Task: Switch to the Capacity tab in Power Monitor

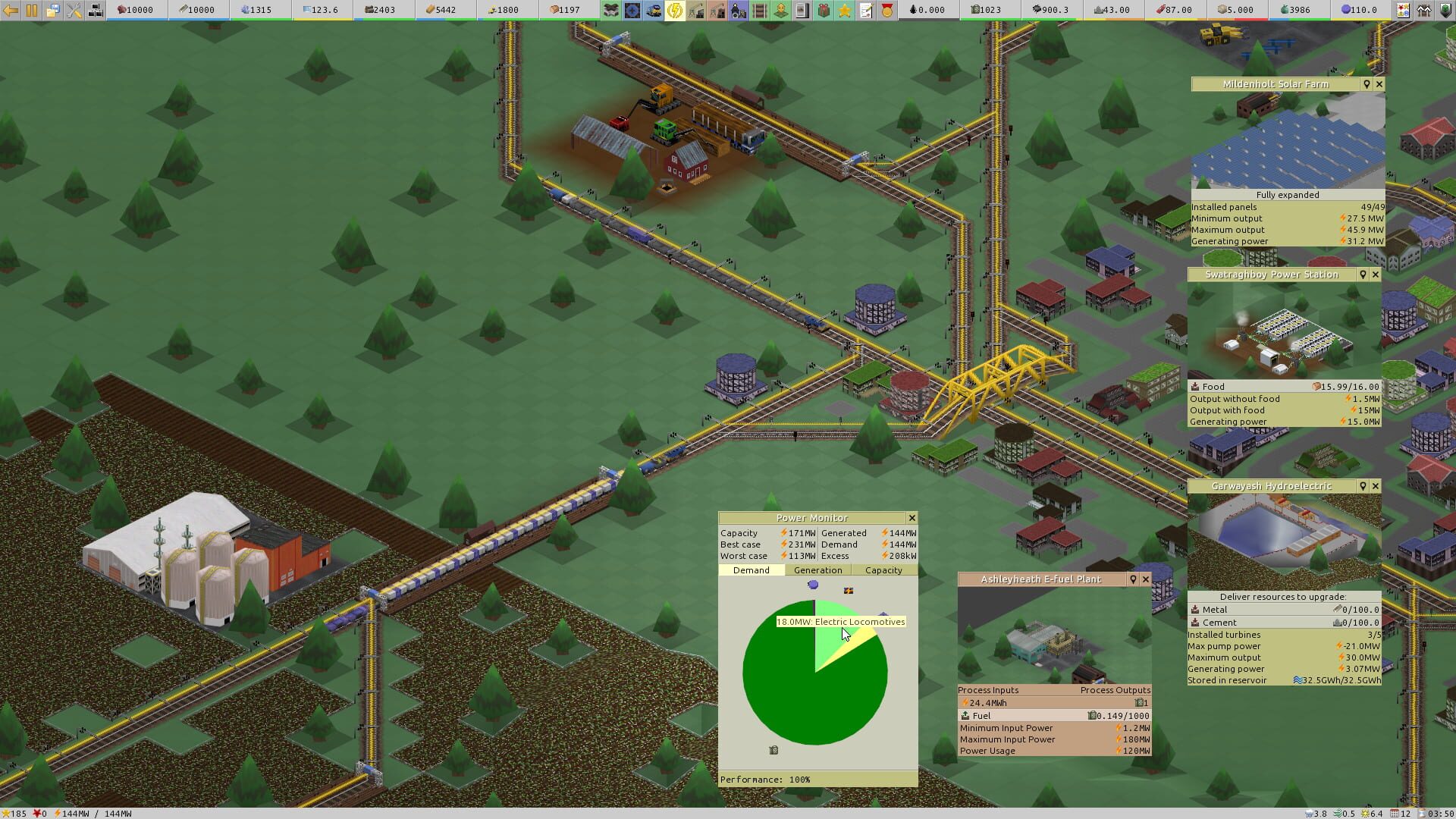Action: click(x=884, y=570)
